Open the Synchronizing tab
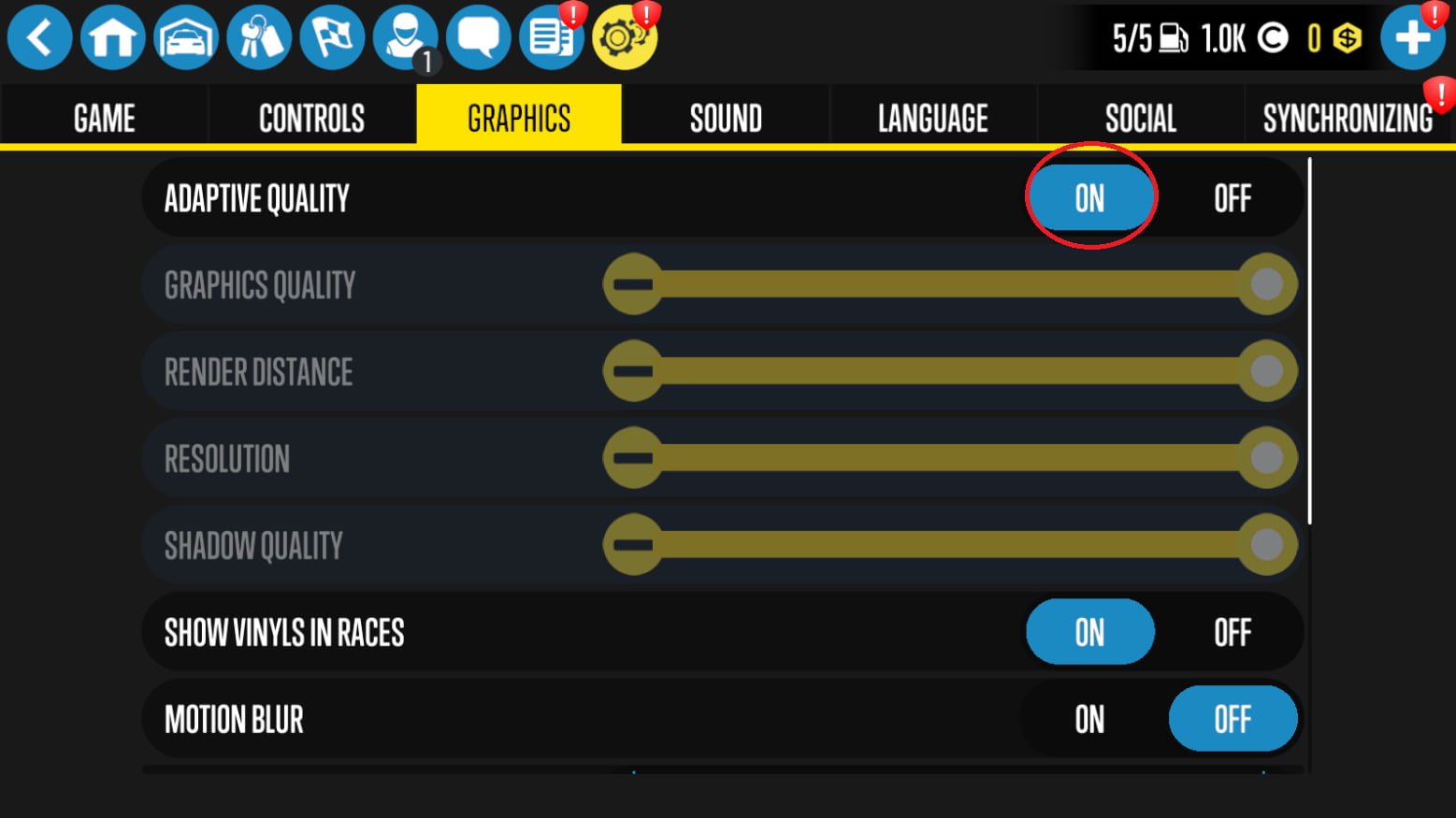The width and height of the screenshot is (1456, 818). coord(1348,119)
